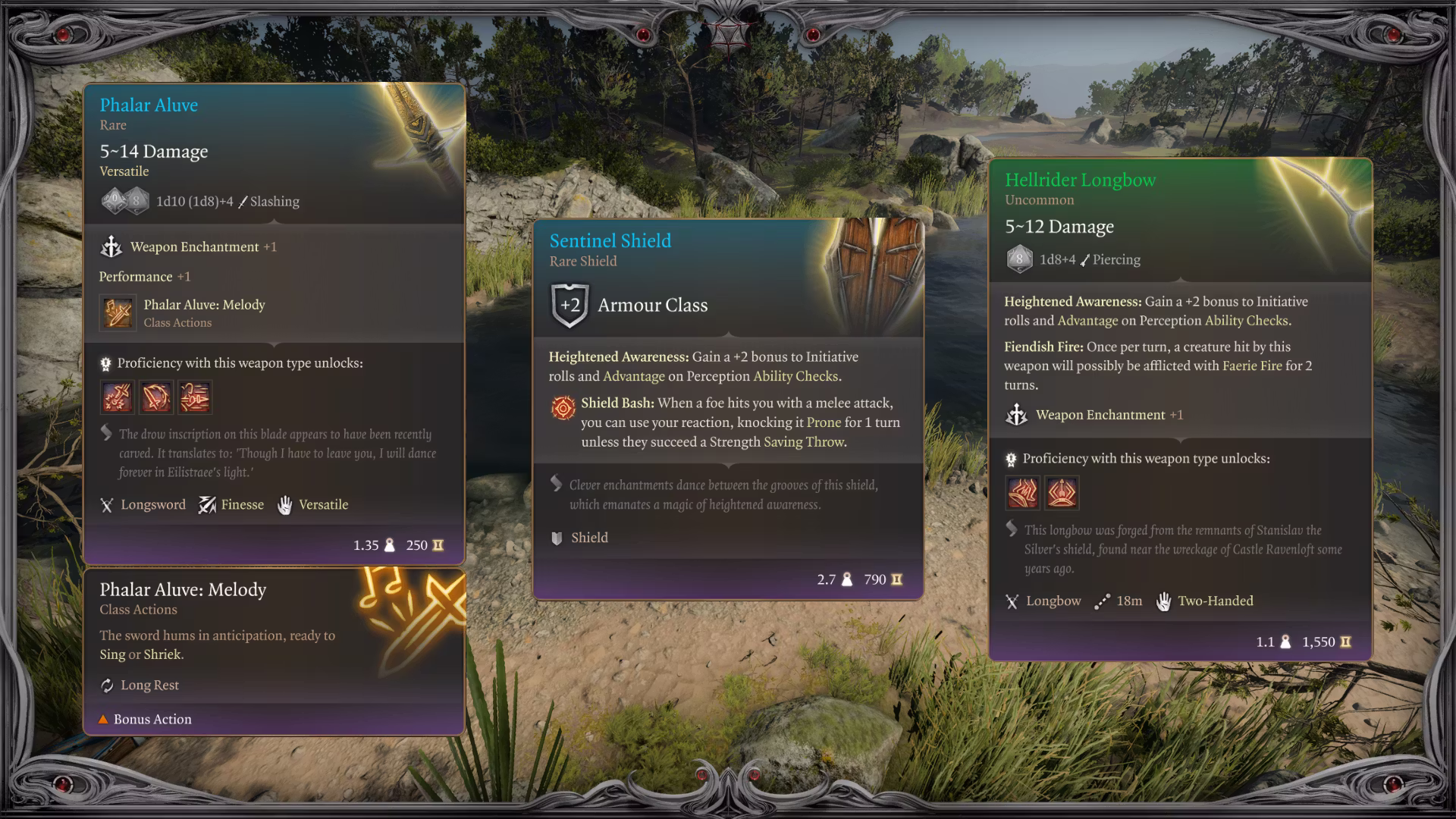Select the Hamstring Shot legs-and-bow icon

[1023, 493]
